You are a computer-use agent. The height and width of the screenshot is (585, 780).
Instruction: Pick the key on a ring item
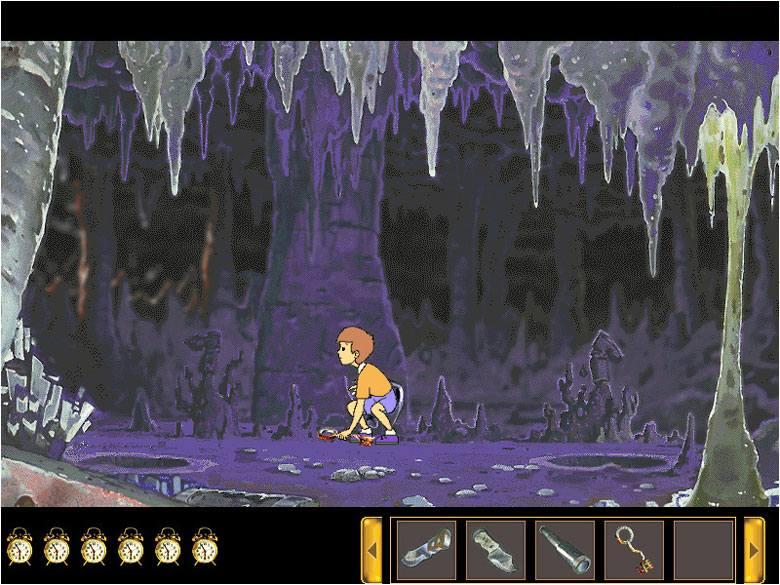coord(634,549)
